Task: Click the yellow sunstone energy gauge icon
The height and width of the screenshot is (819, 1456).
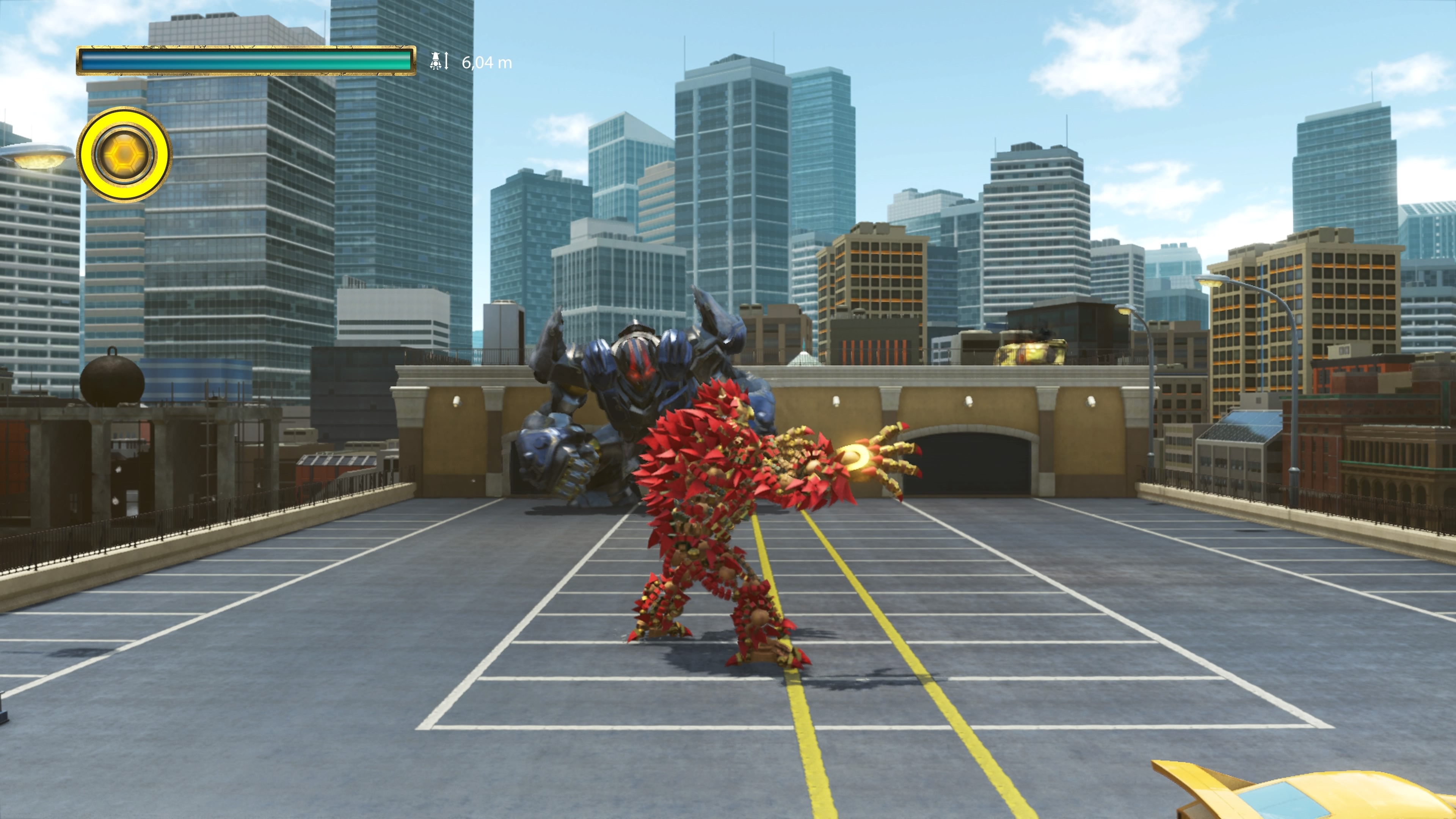Action: [x=124, y=154]
